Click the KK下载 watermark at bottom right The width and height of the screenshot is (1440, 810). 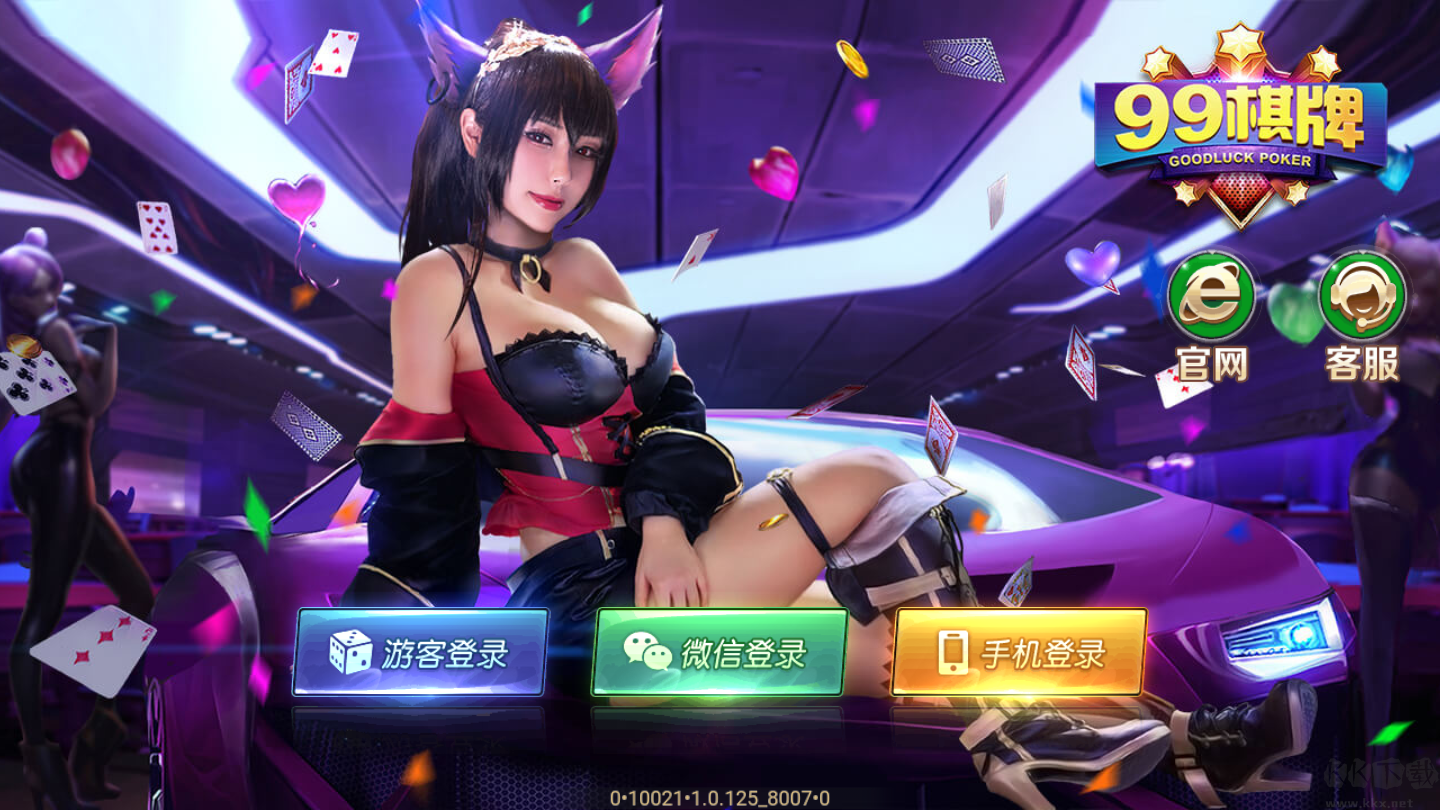[1380, 772]
